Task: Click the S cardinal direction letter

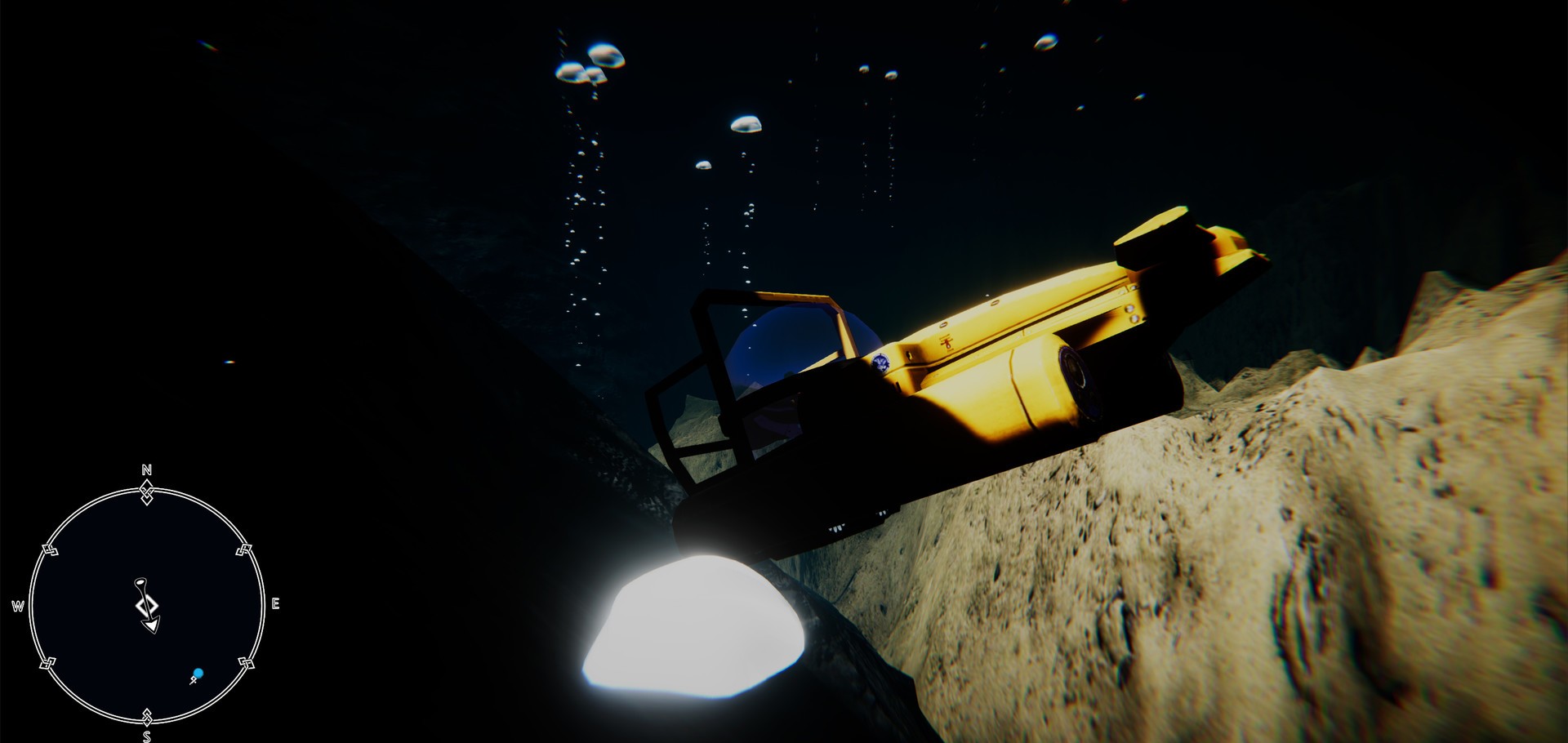Action: 147,735
